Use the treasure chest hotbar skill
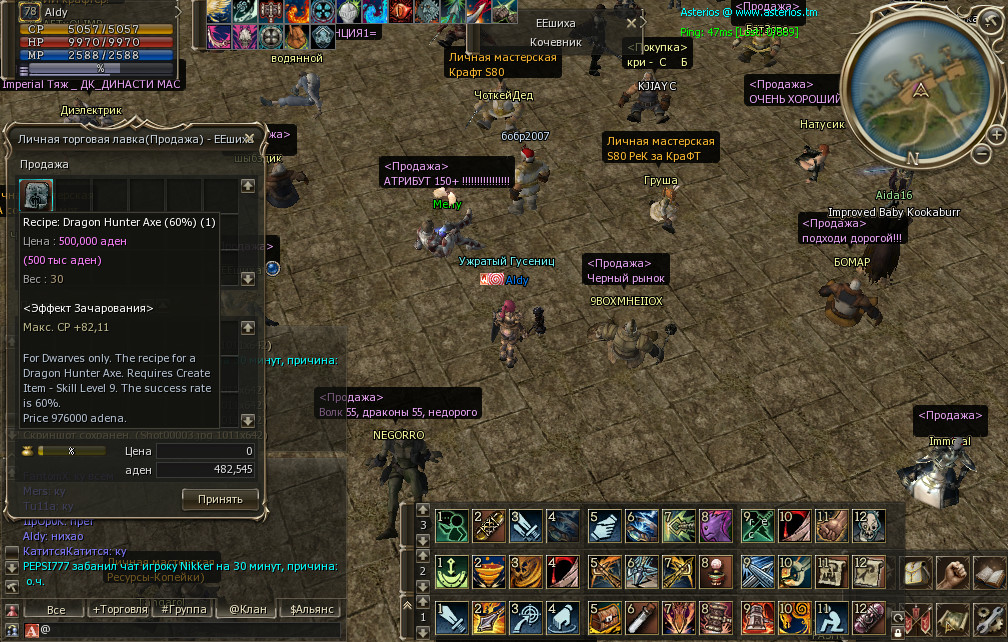The width and height of the screenshot is (1008, 642). tap(603, 619)
